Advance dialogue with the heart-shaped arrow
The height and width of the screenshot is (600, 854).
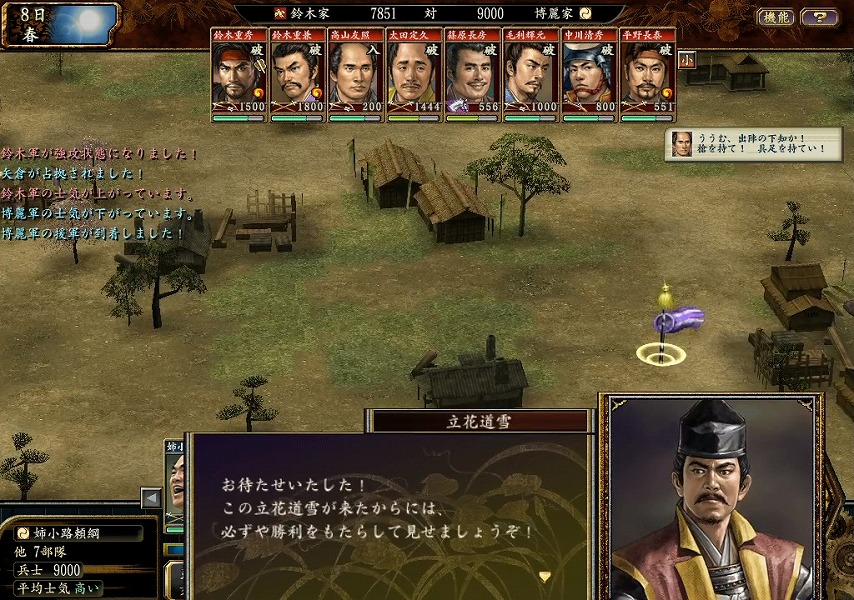click(545, 576)
